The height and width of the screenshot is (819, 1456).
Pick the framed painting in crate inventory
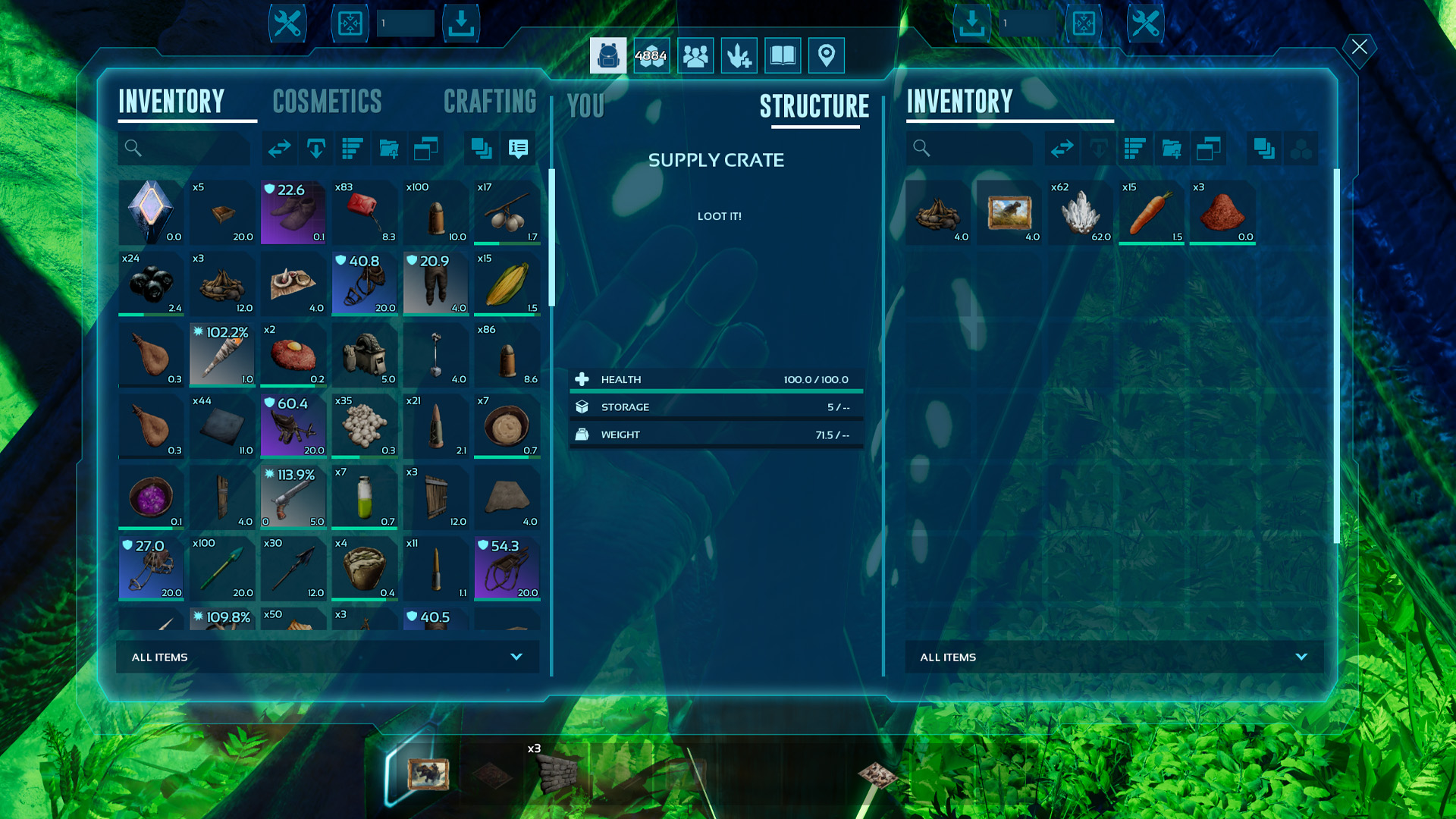tap(1009, 213)
